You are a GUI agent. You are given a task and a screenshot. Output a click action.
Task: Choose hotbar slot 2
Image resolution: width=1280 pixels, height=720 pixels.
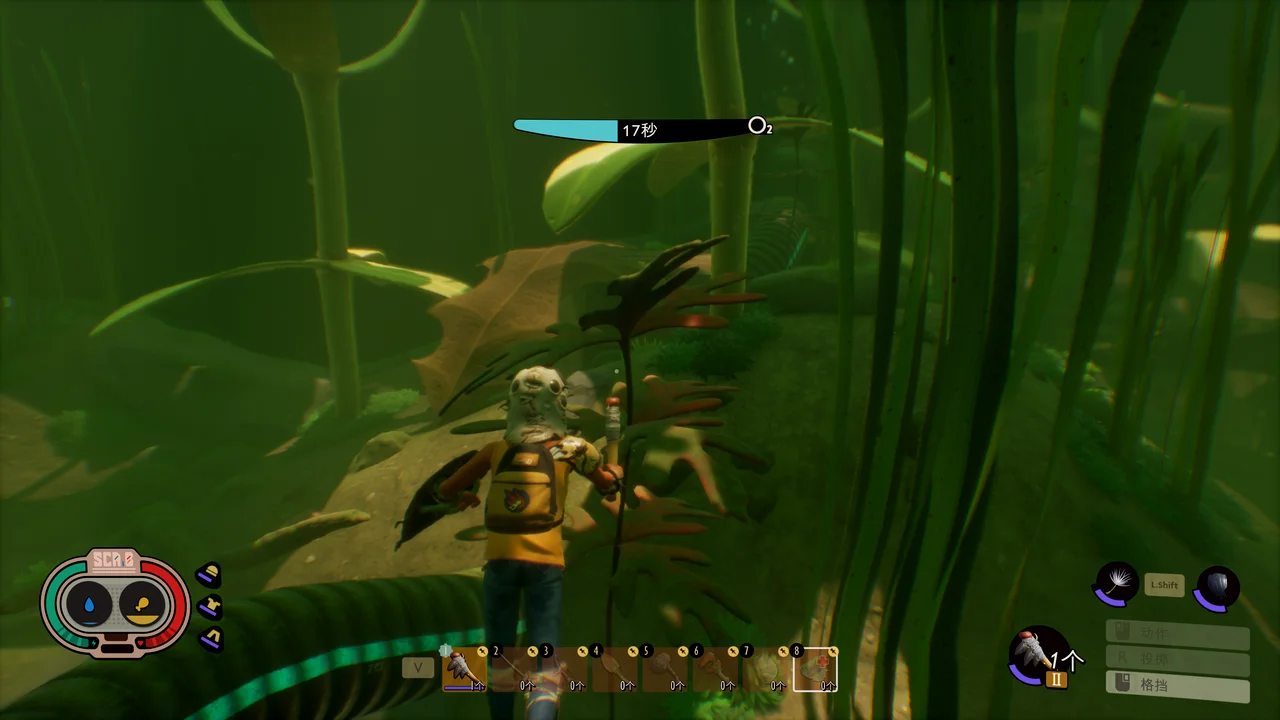click(514, 669)
